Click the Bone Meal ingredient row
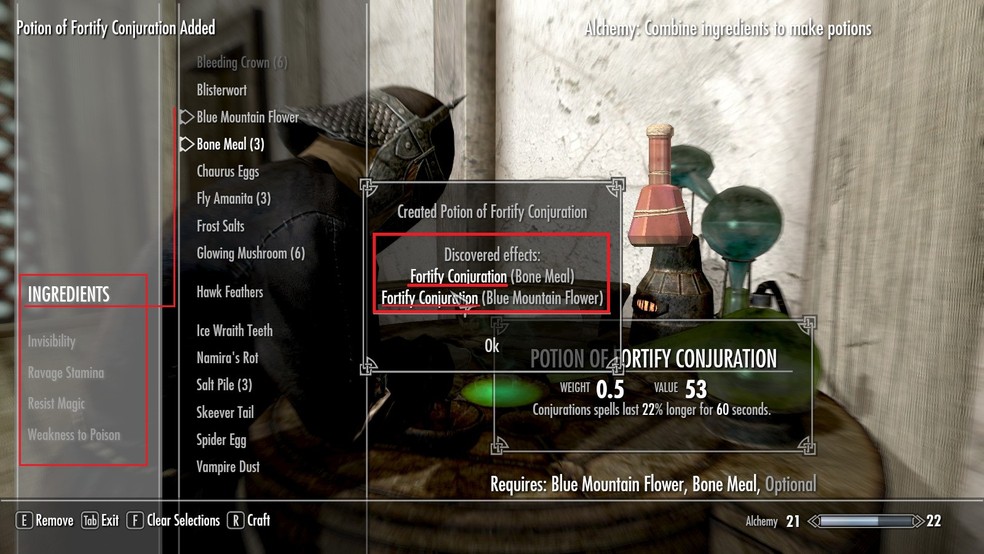Viewport: 984px width, 554px height. 230,144
